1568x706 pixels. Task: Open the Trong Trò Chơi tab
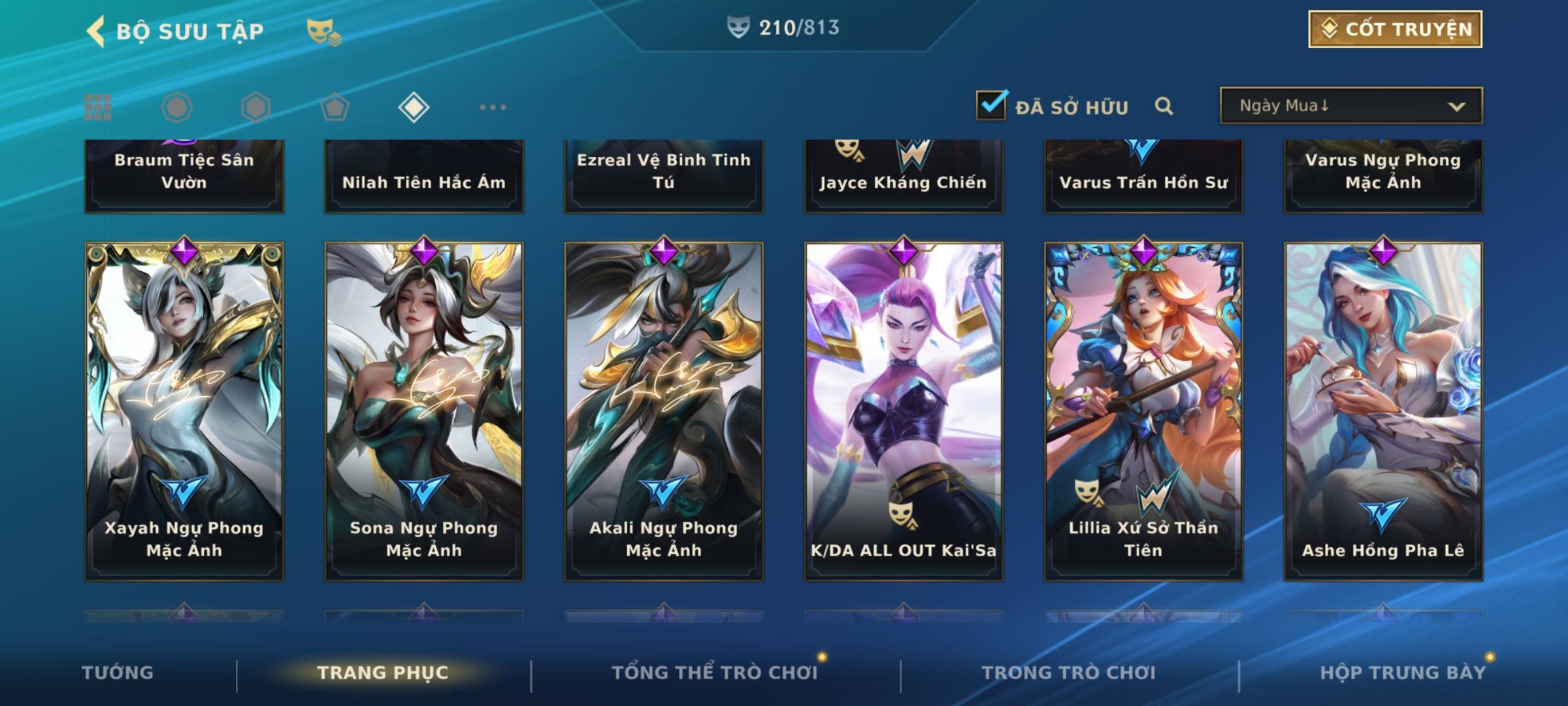(x=1069, y=673)
